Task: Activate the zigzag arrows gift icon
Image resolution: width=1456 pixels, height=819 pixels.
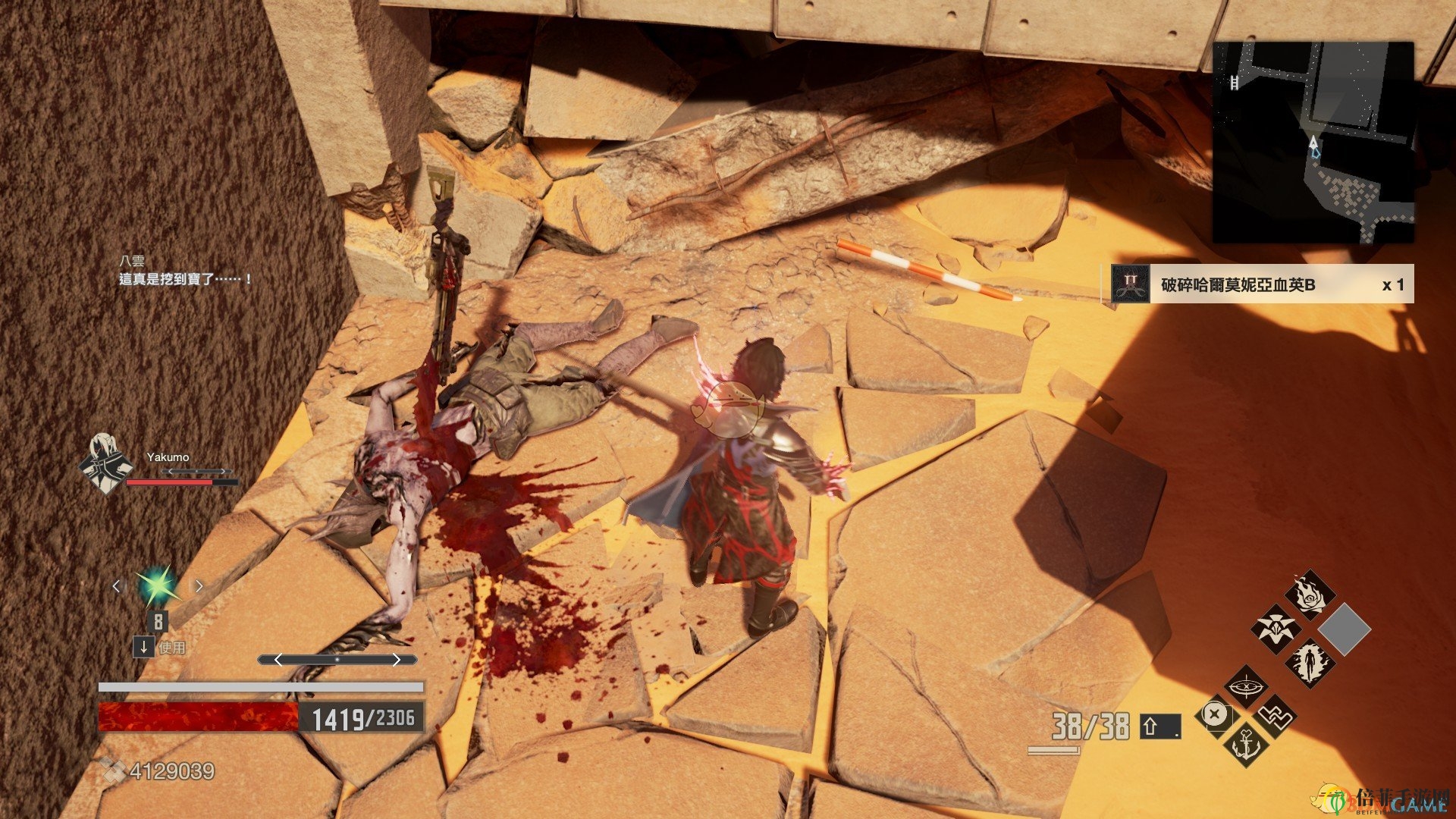Action: coord(1276,716)
